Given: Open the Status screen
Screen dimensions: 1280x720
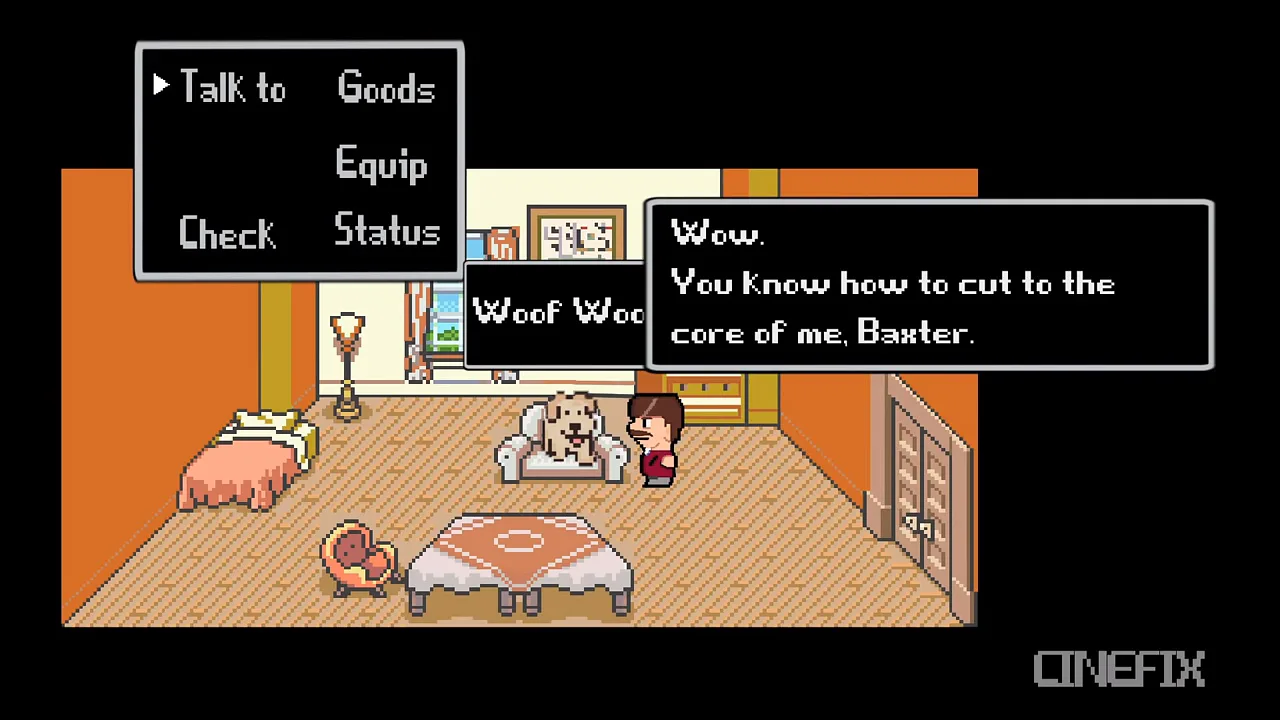Looking at the screenshot, I should tap(387, 231).
